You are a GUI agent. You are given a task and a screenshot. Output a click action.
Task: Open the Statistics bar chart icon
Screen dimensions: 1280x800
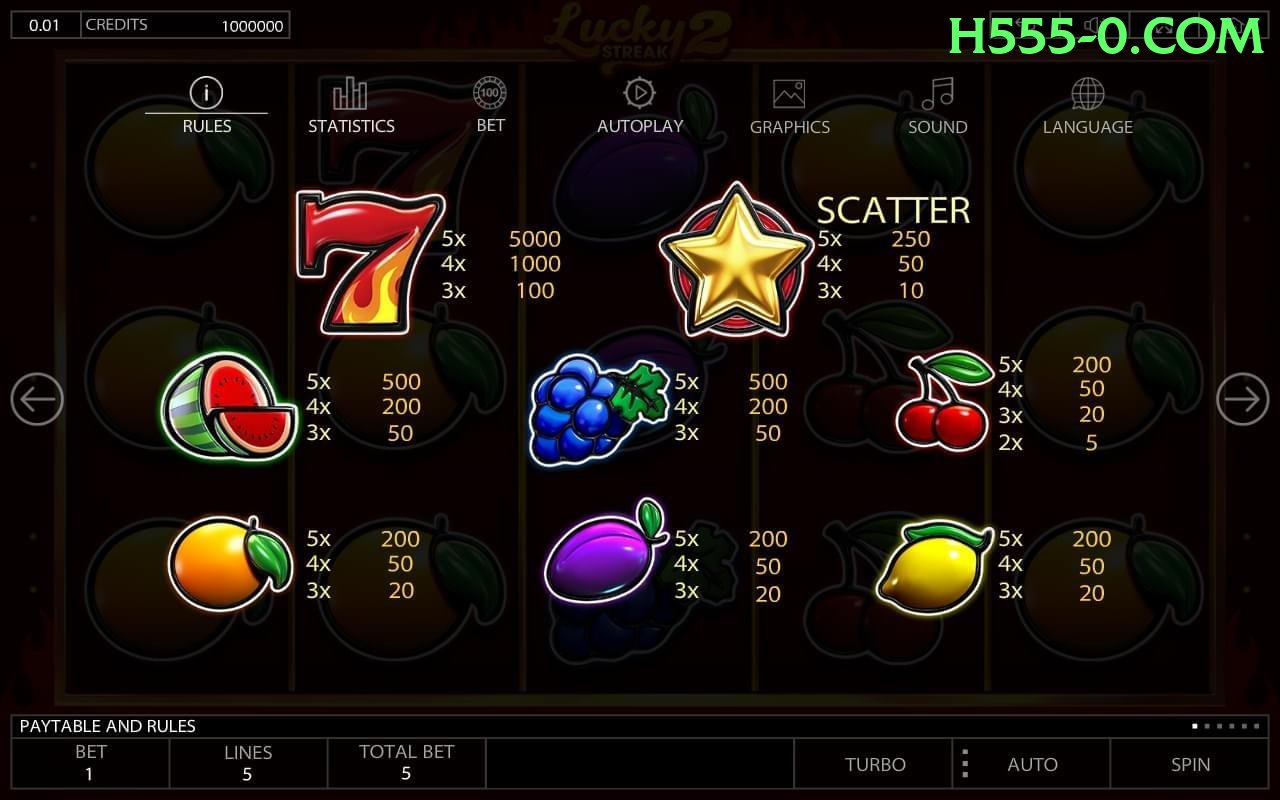(x=348, y=94)
